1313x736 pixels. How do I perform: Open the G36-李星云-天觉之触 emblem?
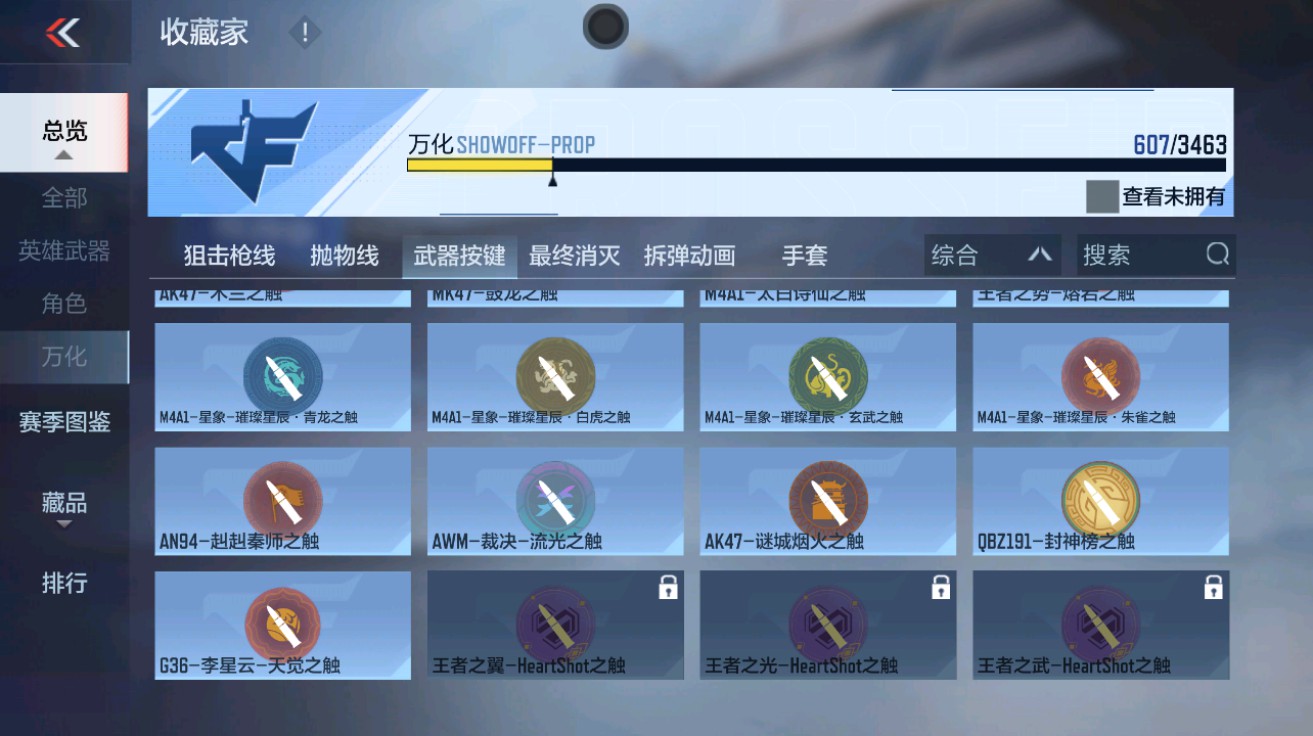tap(280, 624)
